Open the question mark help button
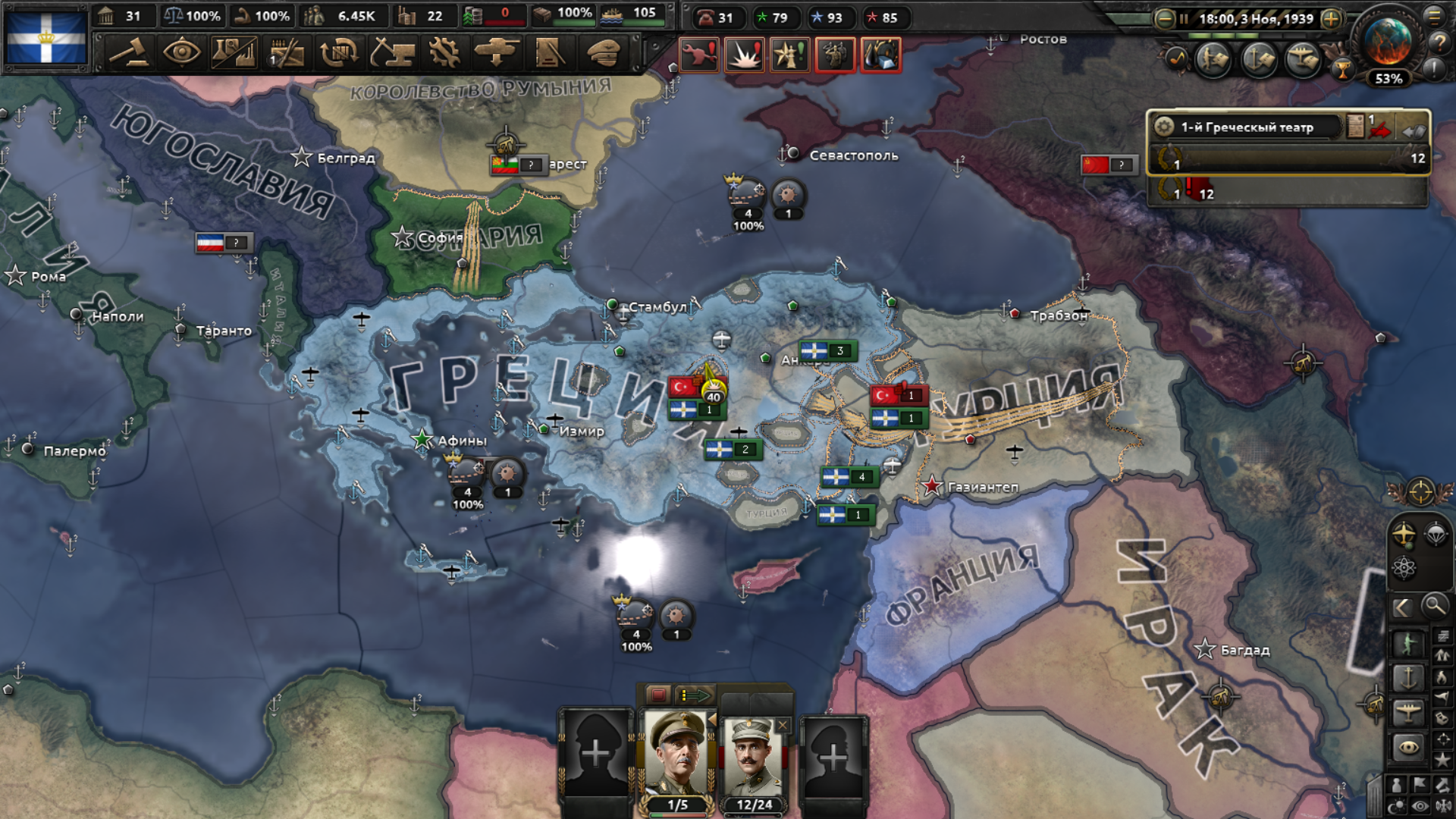Image resolution: width=1456 pixels, height=819 pixels. pos(1438,42)
